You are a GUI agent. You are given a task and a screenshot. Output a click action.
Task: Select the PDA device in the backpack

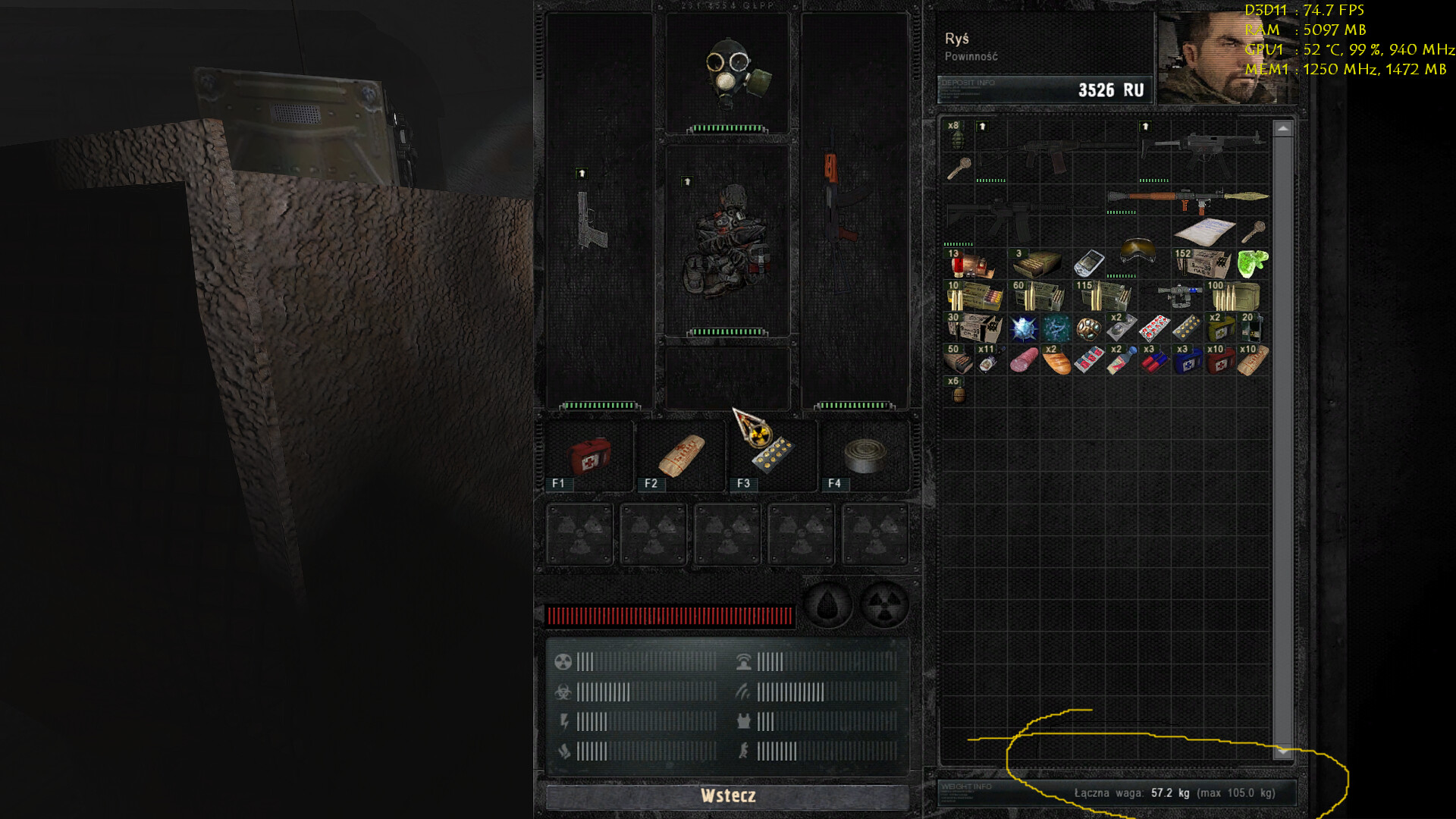click(x=1088, y=264)
